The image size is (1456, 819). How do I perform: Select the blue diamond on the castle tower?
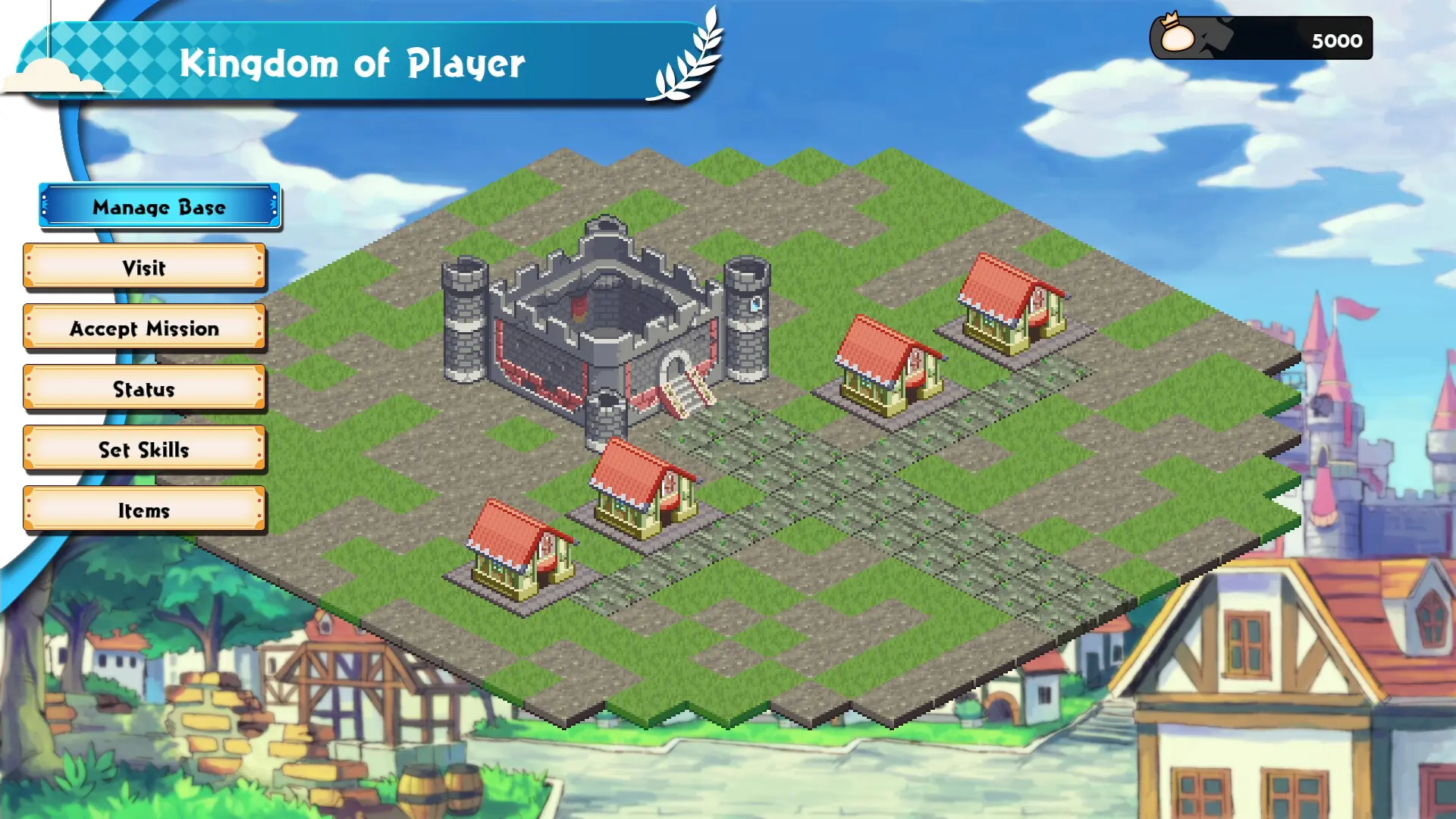(x=755, y=305)
